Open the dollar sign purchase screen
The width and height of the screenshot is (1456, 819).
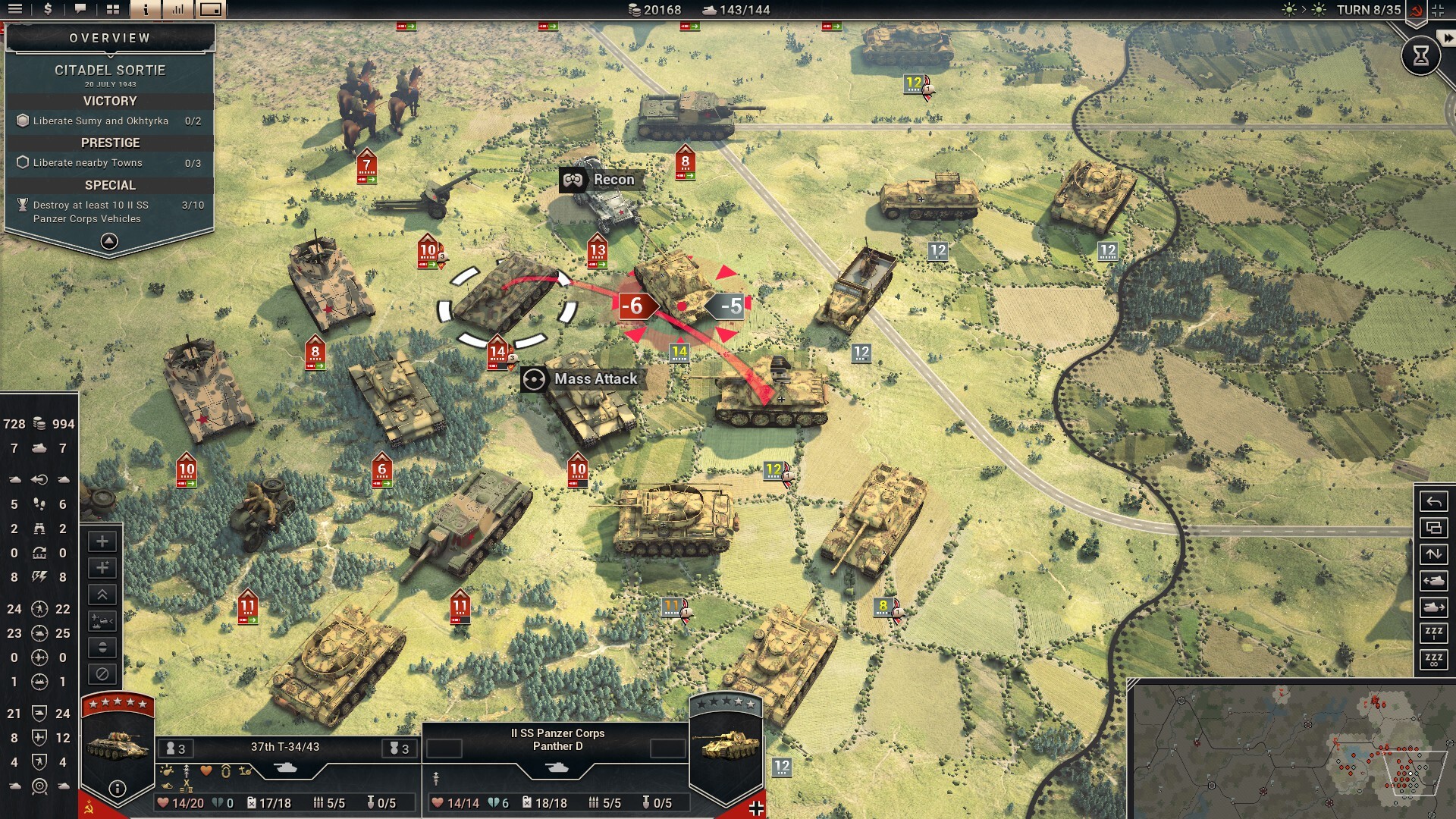pyautogui.click(x=48, y=9)
